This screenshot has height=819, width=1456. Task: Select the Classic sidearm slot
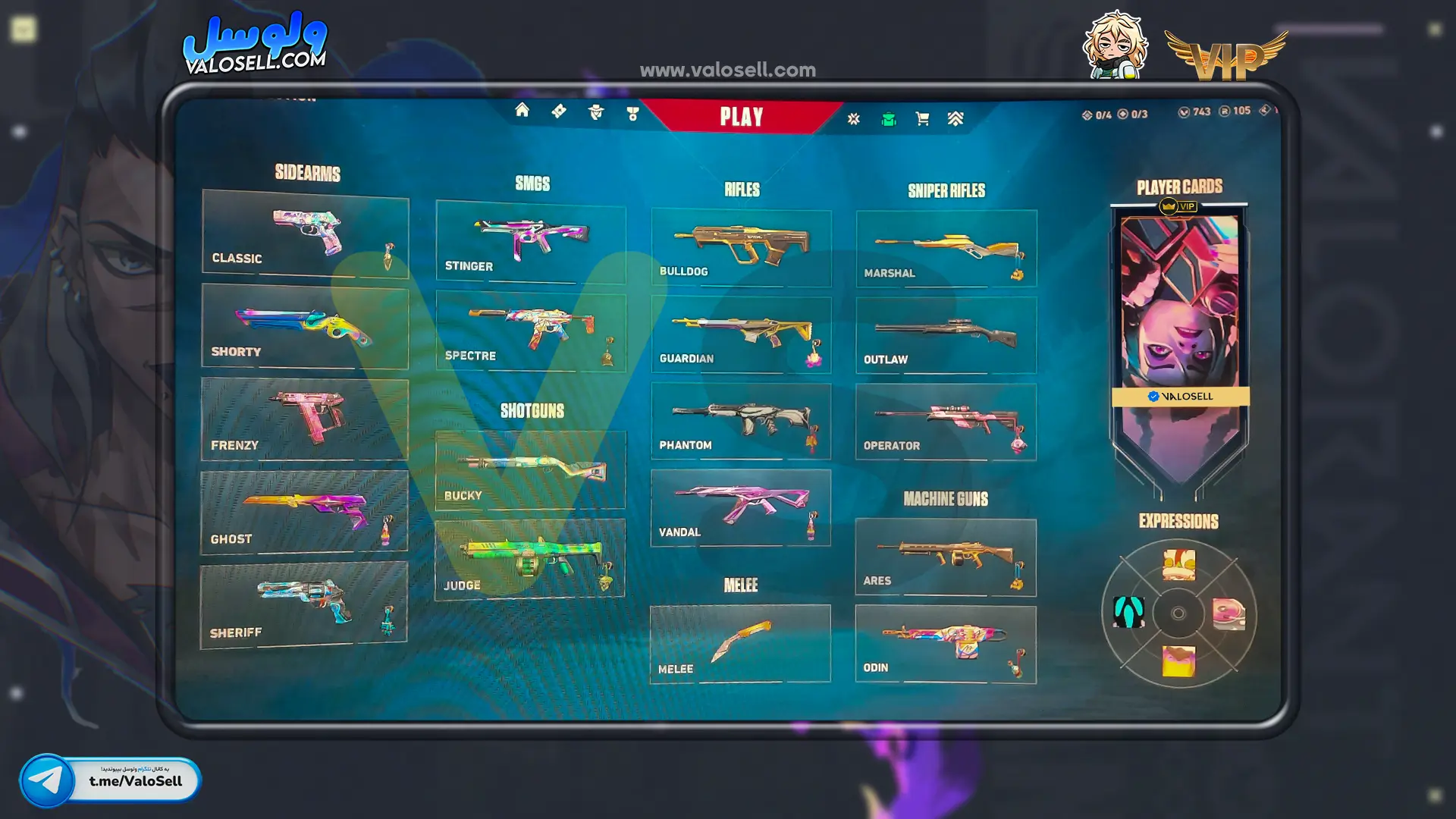tap(306, 233)
